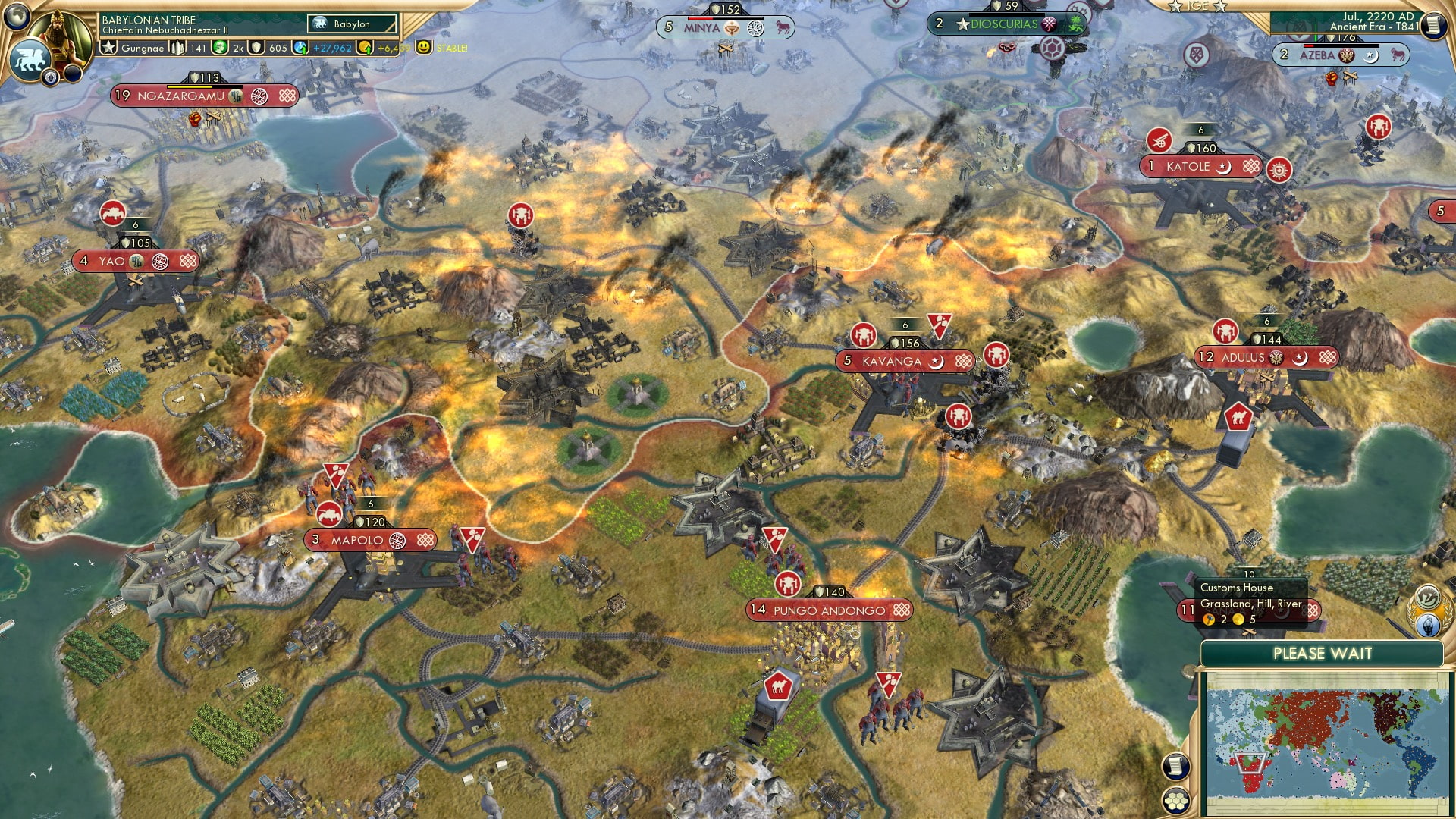The width and height of the screenshot is (1456, 819).
Task: Open the notification log scroll icon
Action: pyautogui.click(x=1177, y=766)
